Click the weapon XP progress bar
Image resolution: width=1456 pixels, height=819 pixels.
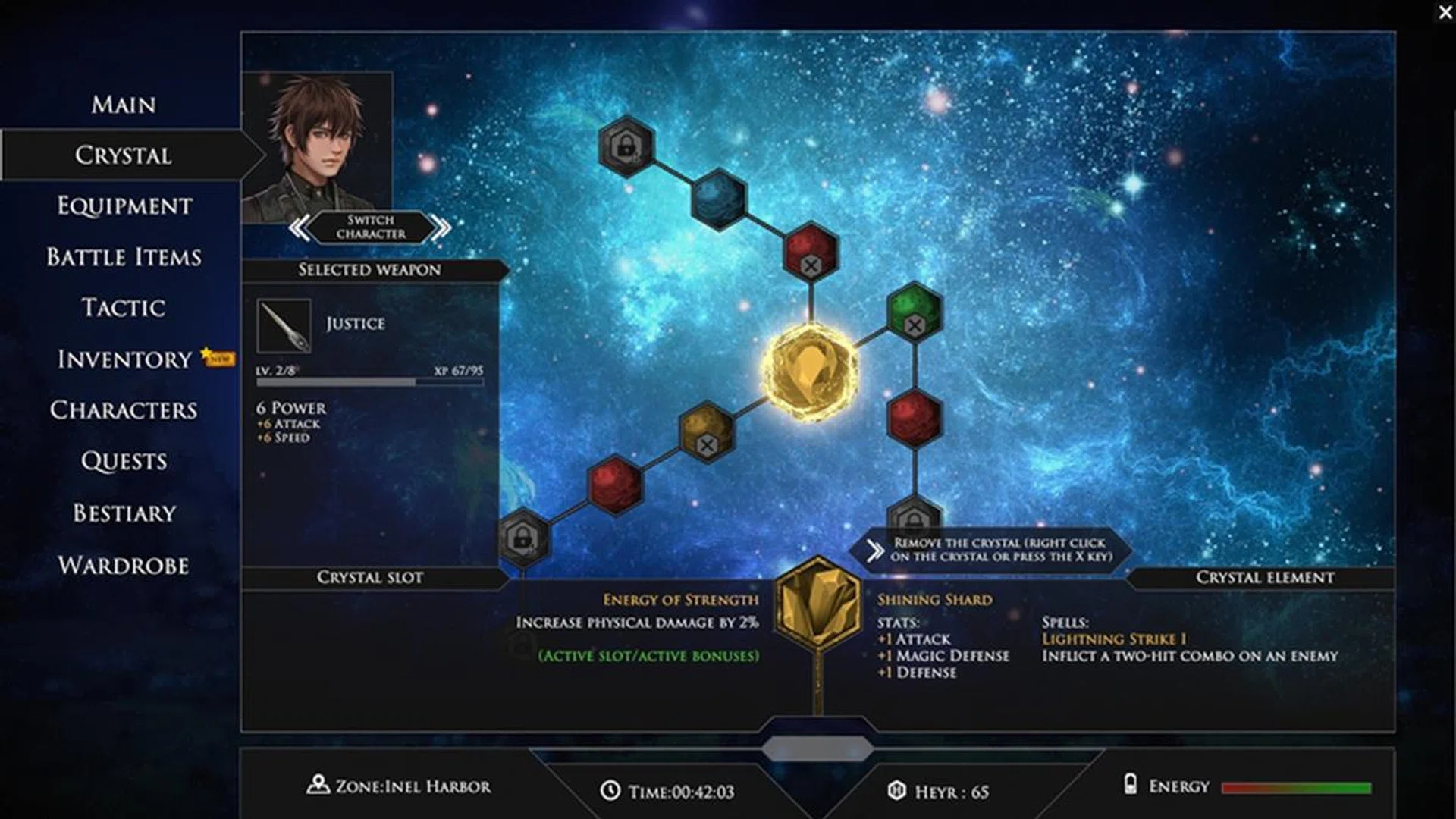369,382
